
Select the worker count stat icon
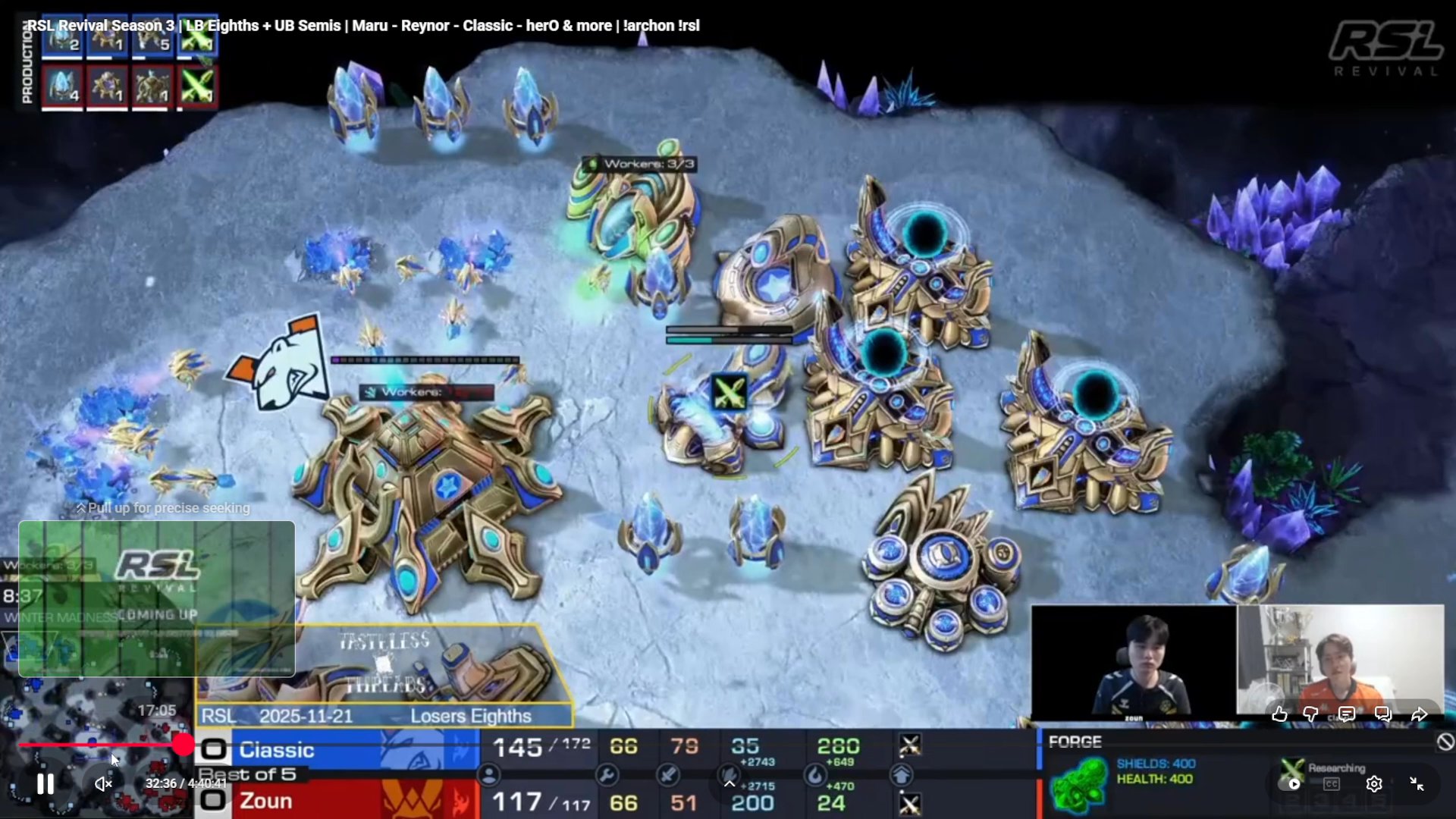tap(489, 775)
